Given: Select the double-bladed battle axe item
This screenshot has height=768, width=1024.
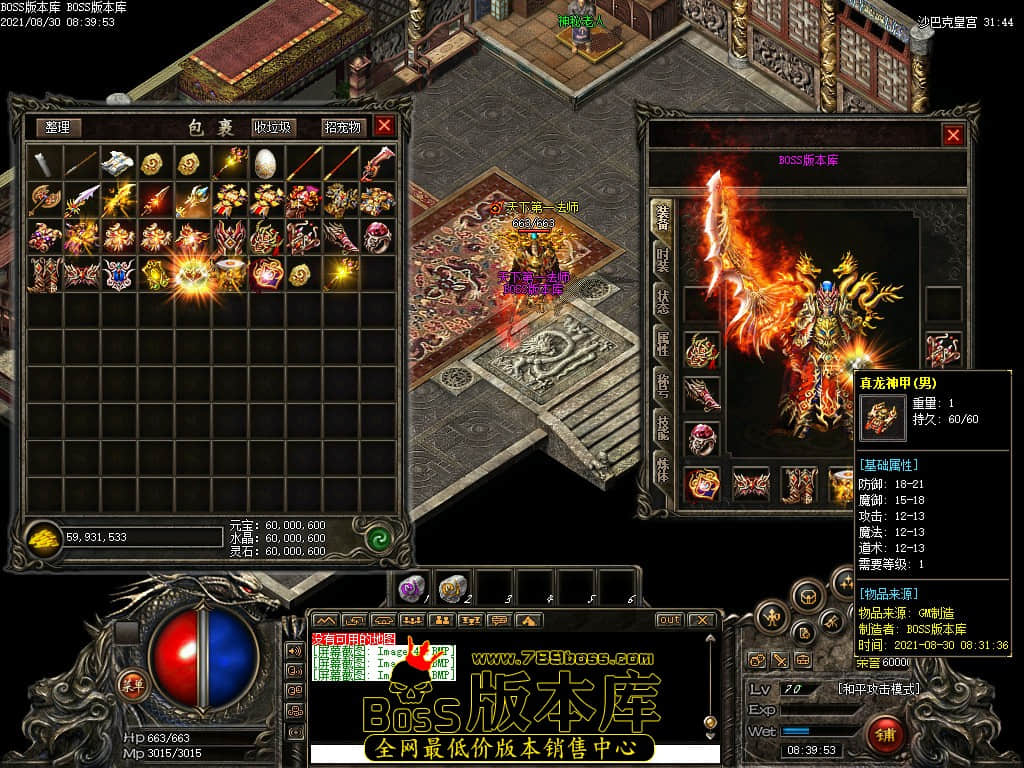Looking at the screenshot, I should 45,199.
